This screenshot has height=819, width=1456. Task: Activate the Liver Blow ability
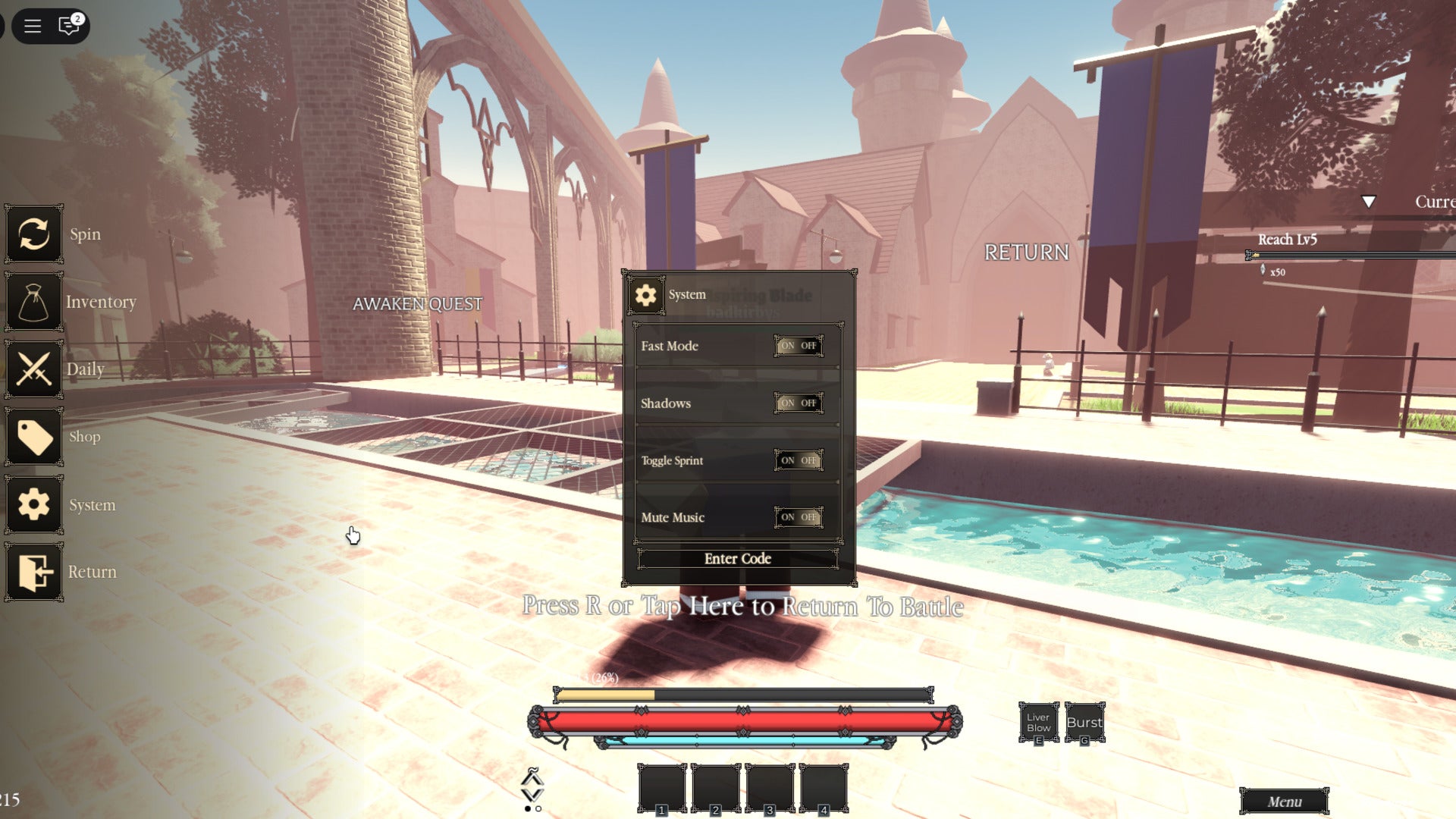click(1038, 723)
